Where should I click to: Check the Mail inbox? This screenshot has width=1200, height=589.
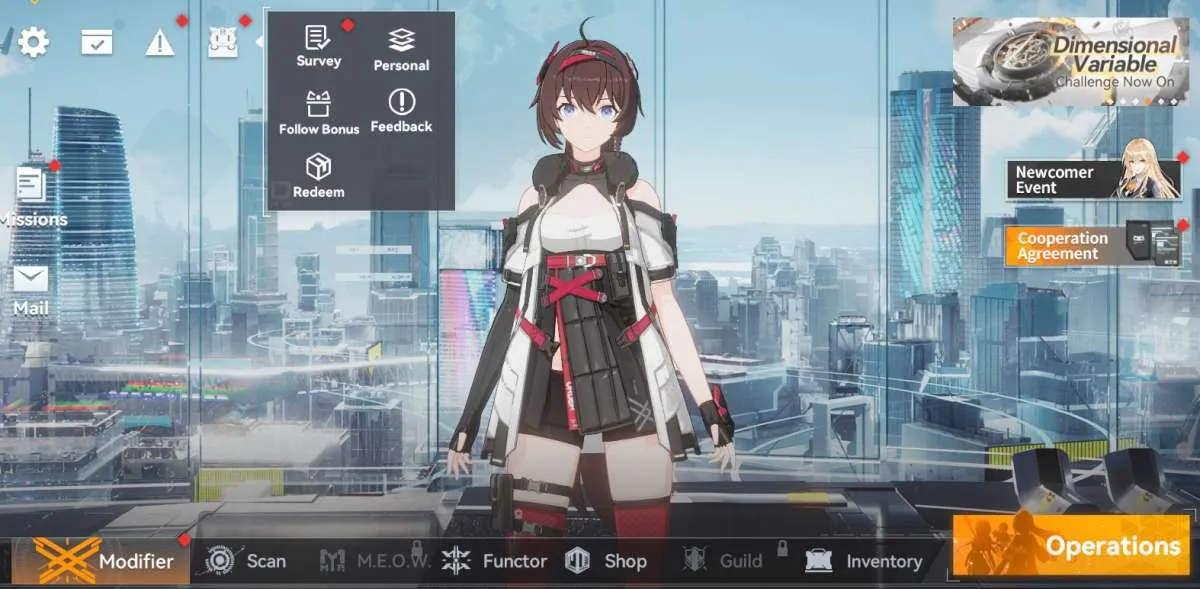tap(31, 289)
